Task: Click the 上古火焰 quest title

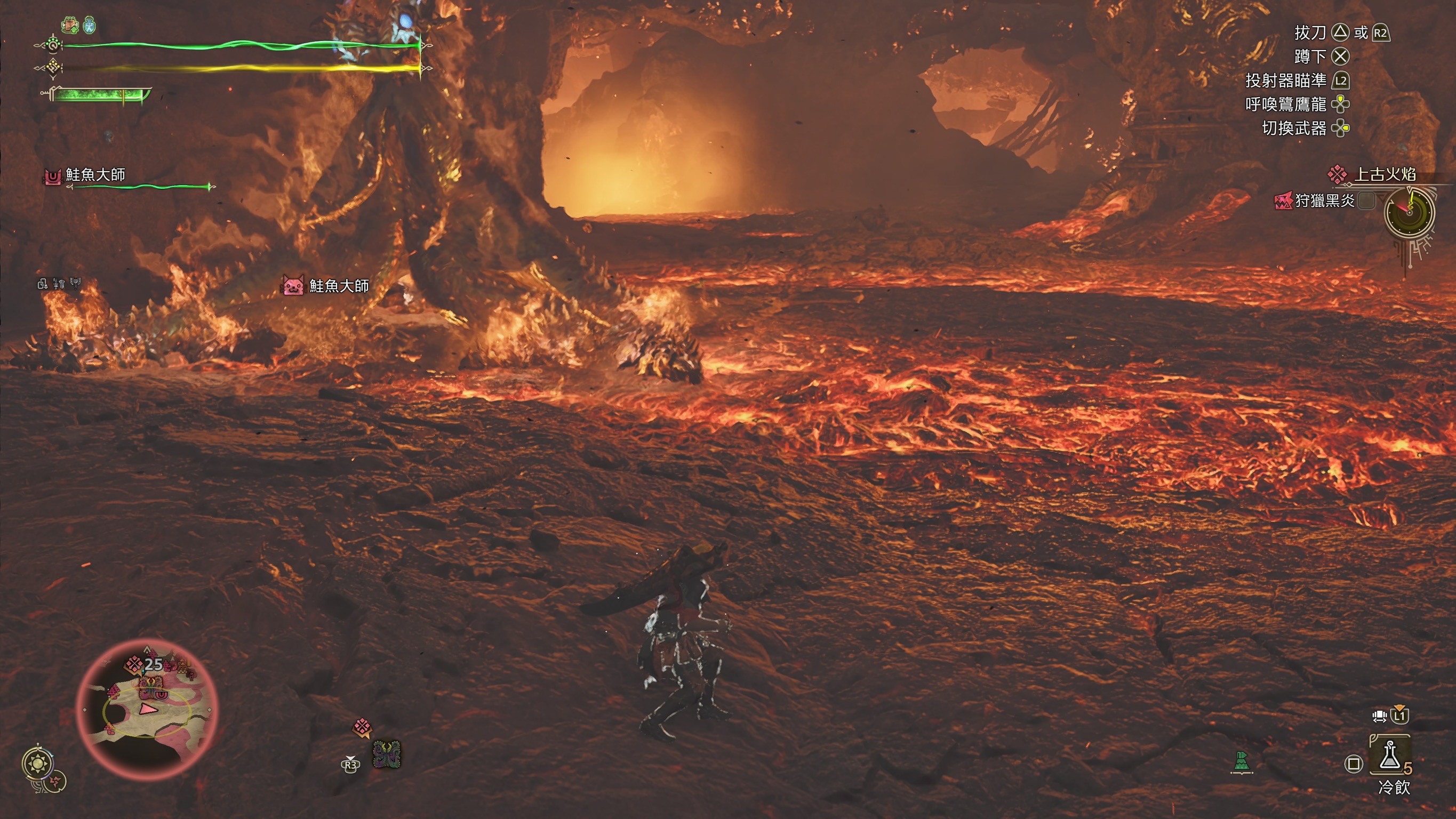Action: click(x=1384, y=174)
